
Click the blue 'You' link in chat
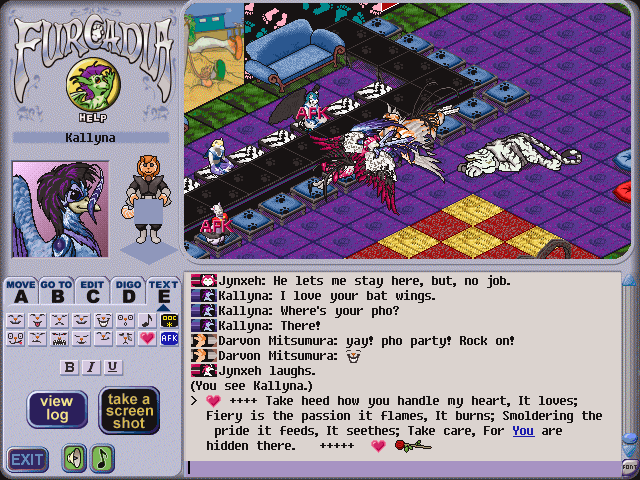[522, 431]
